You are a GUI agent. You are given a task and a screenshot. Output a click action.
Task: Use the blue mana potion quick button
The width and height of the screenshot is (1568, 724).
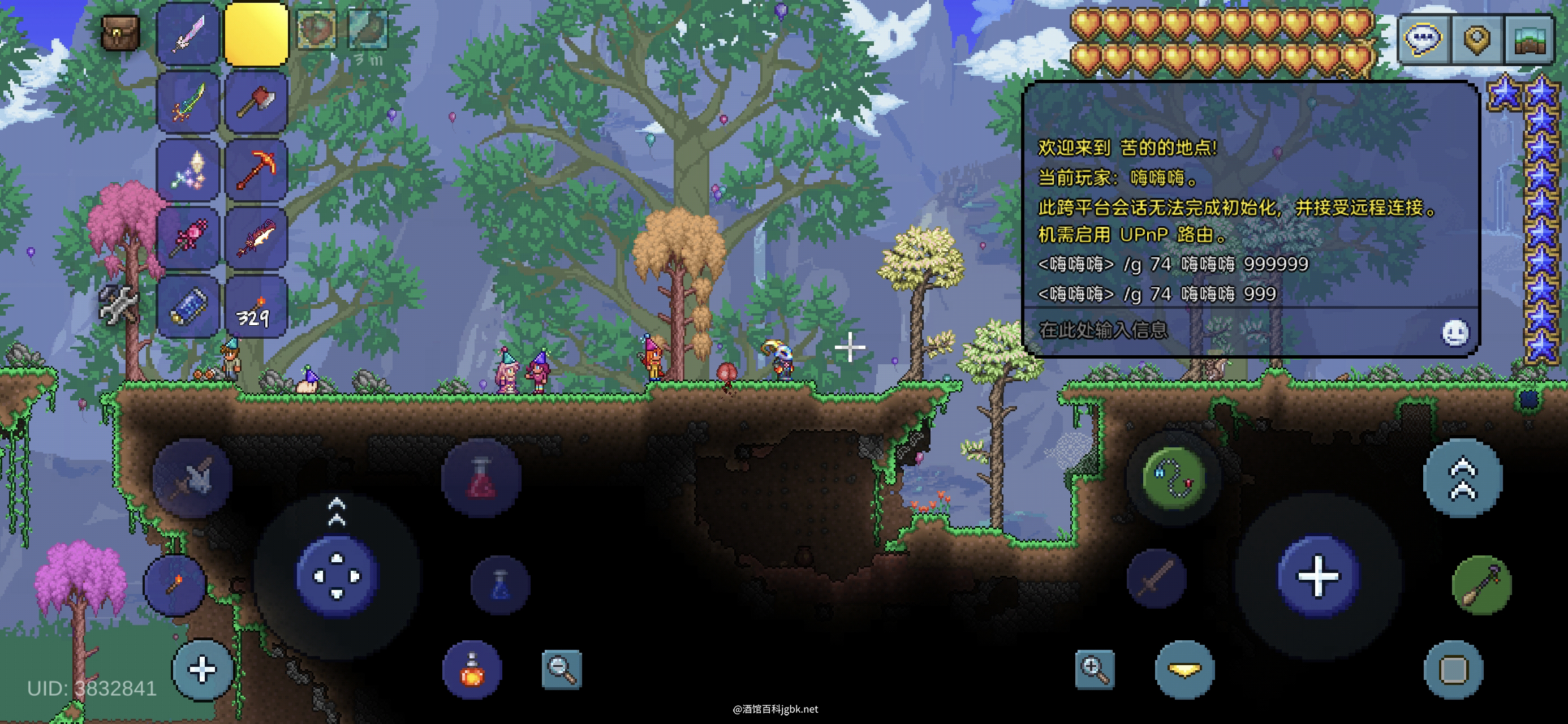pyautogui.click(x=501, y=584)
